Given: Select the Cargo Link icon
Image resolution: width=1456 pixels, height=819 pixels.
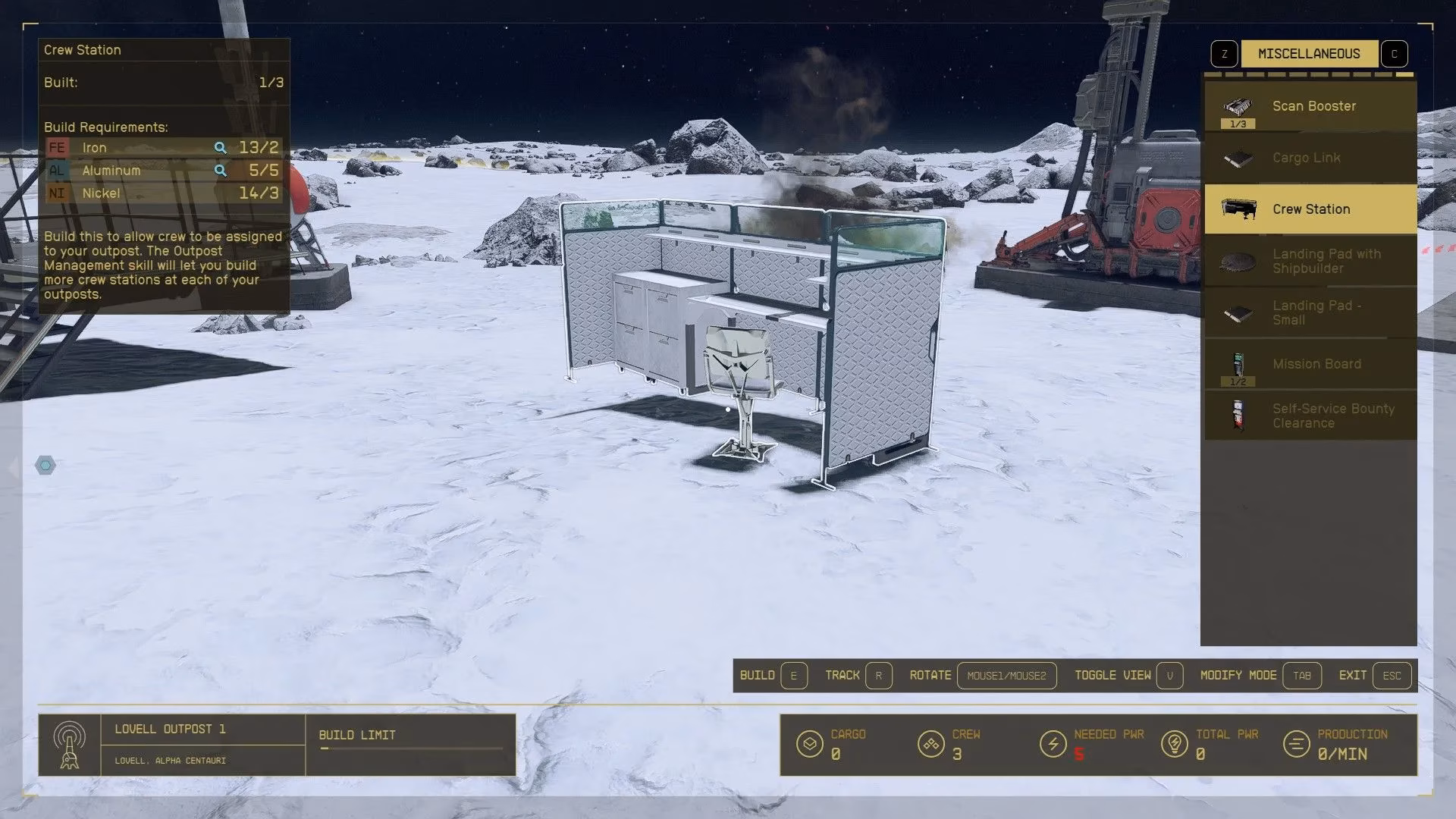Looking at the screenshot, I should [1238, 158].
